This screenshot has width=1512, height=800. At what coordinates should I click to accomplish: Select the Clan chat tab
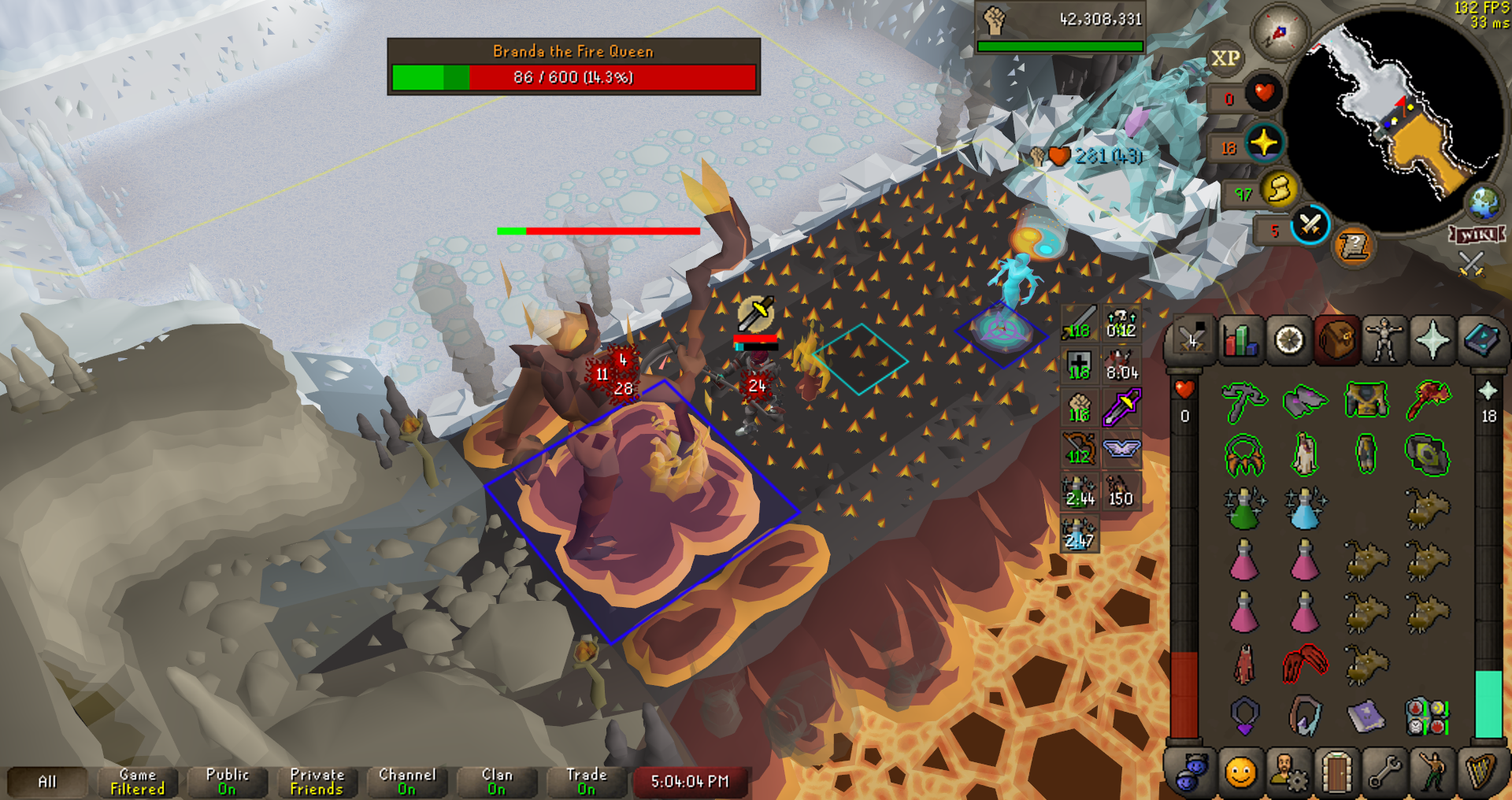pyautogui.click(x=497, y=782)
